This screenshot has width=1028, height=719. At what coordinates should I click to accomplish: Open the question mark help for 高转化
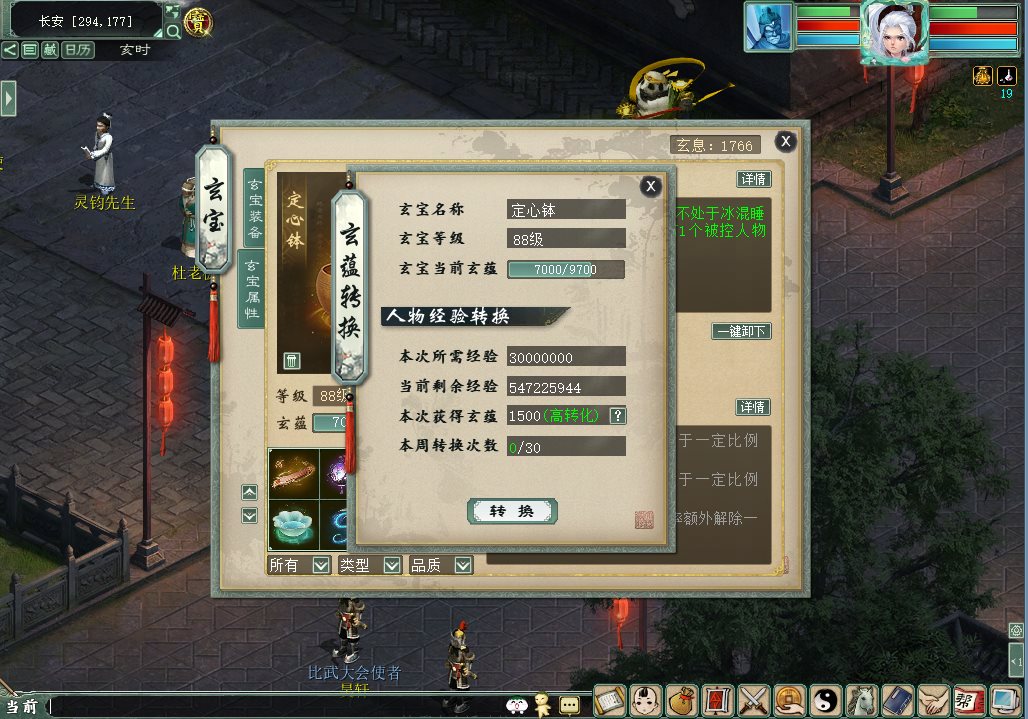tap(618, 416)
